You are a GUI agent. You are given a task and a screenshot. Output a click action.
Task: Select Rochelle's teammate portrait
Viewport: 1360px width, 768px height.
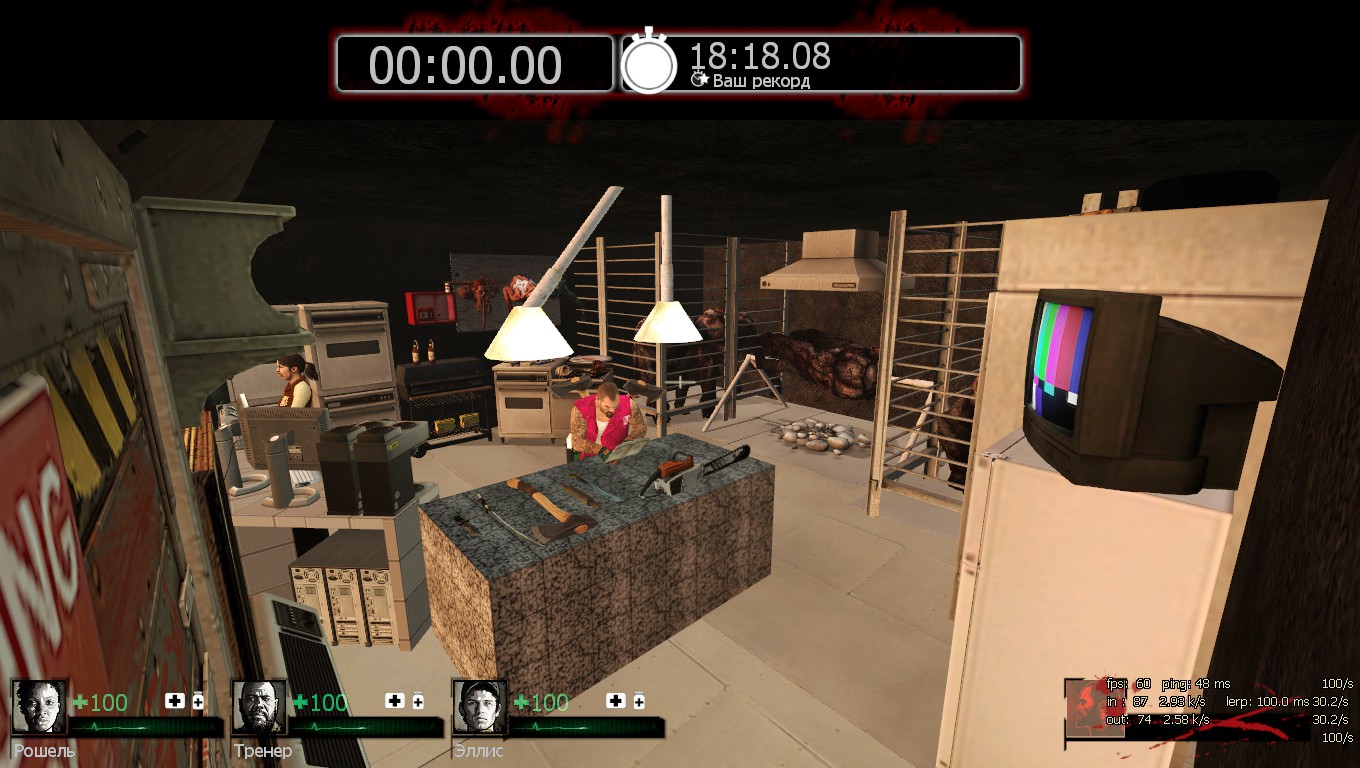[40, 707]
